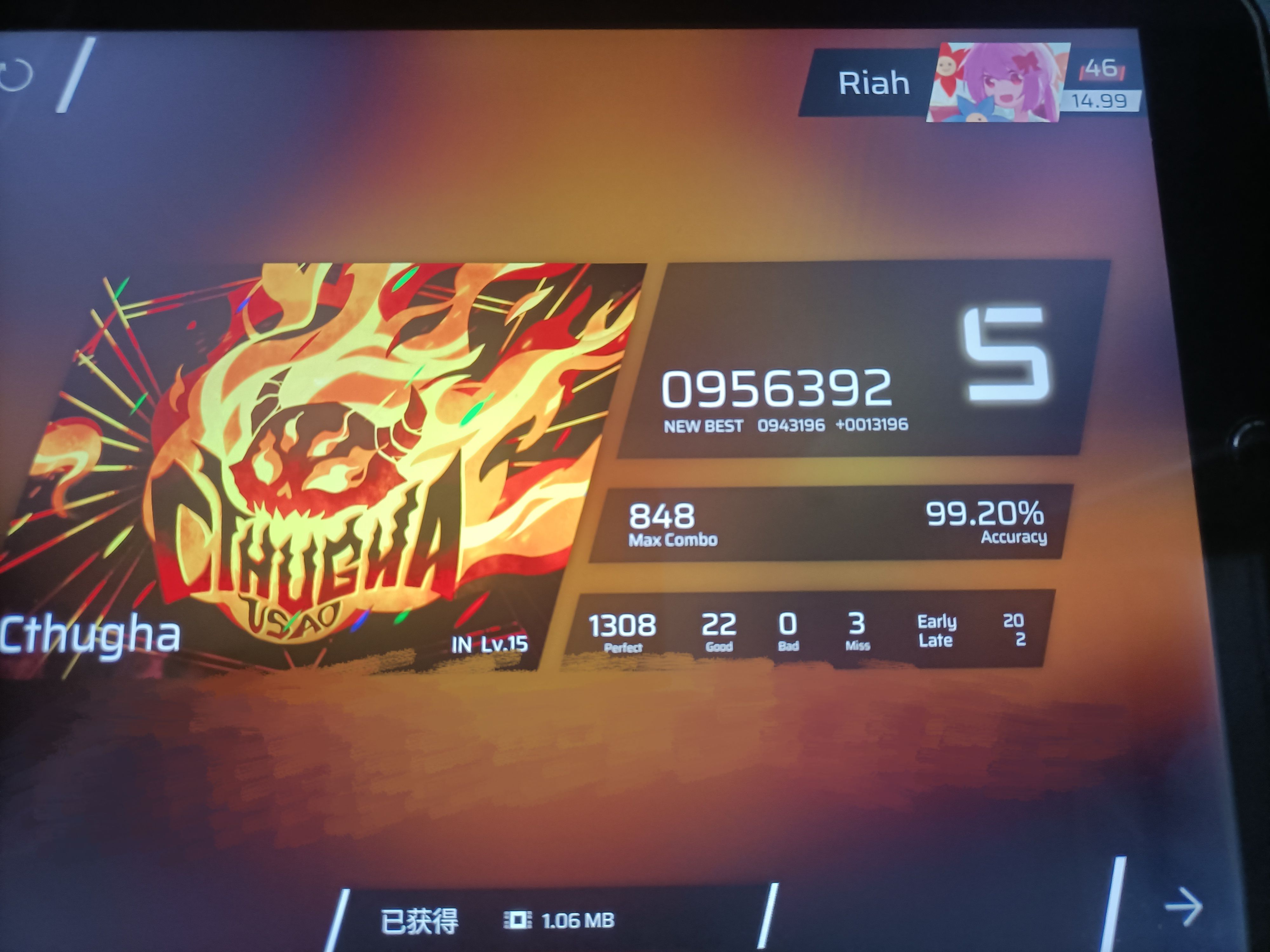
Task: Open Riah's player profile avatar
Action: 997,82
